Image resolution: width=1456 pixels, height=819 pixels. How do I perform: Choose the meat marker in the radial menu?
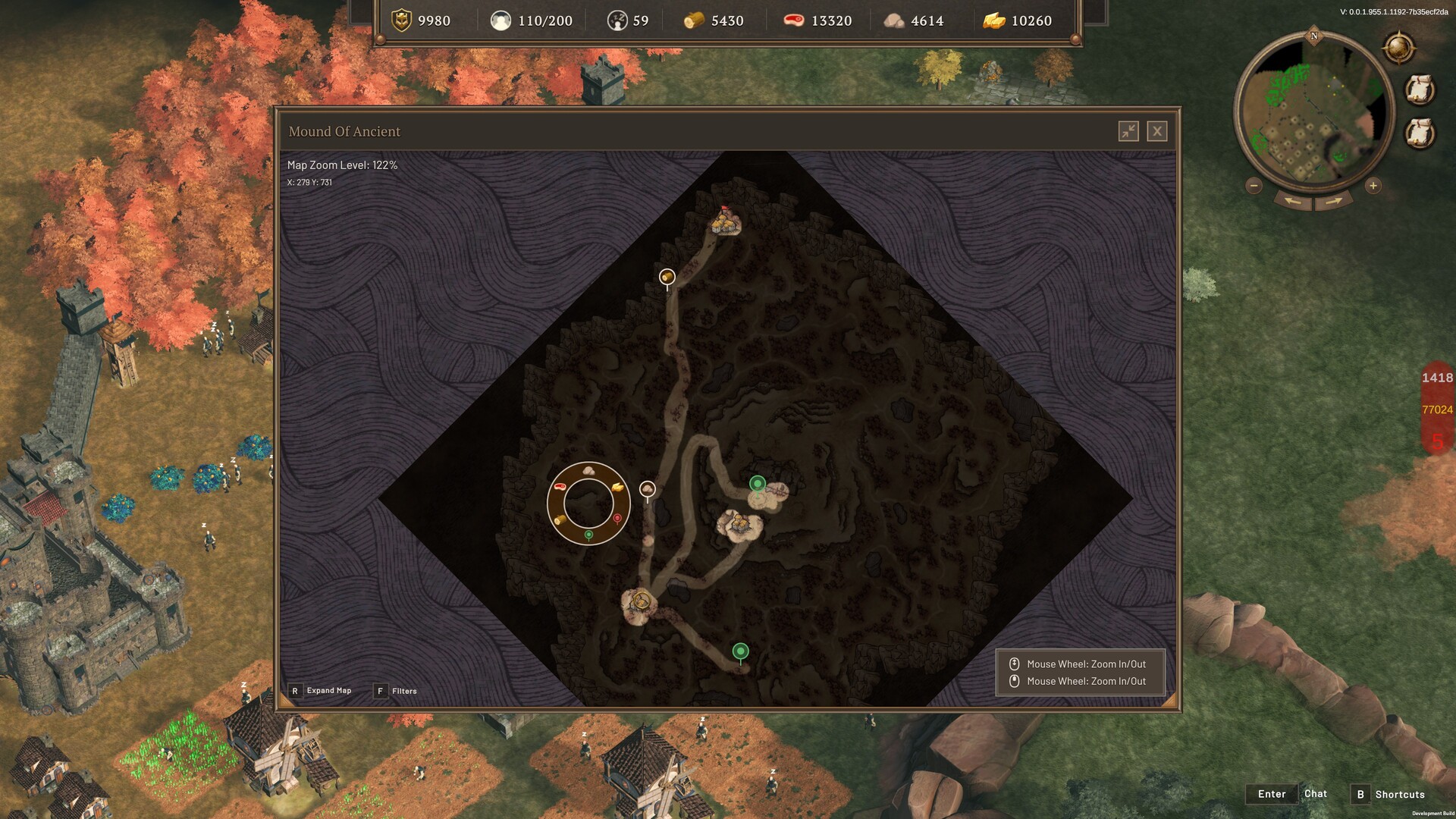tap(560, 486)
